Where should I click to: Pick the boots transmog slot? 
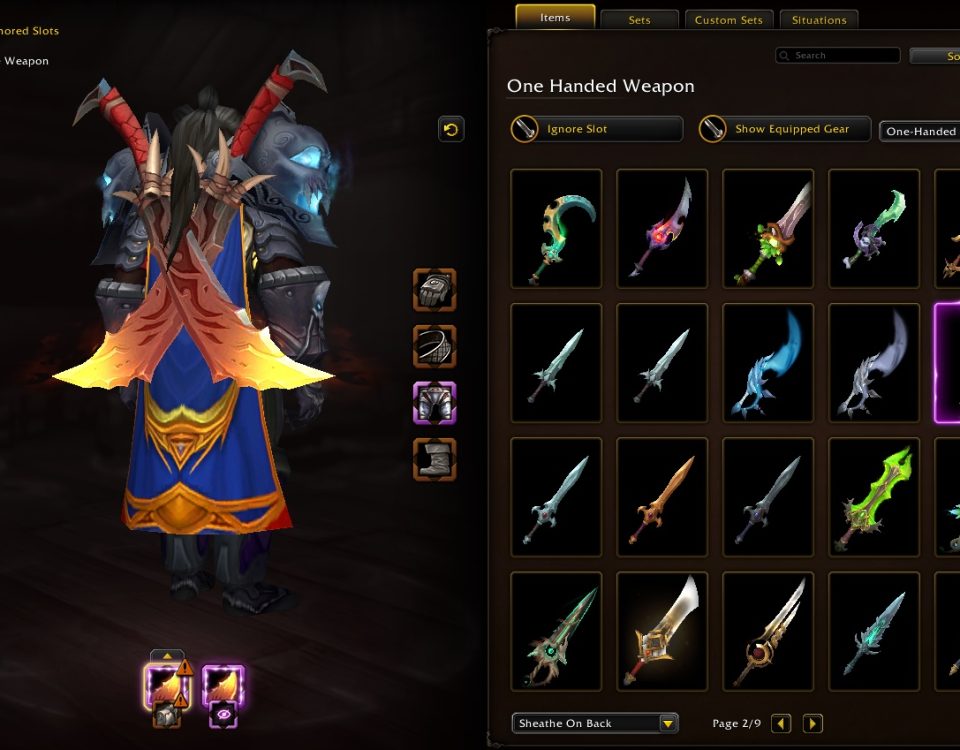435,459
